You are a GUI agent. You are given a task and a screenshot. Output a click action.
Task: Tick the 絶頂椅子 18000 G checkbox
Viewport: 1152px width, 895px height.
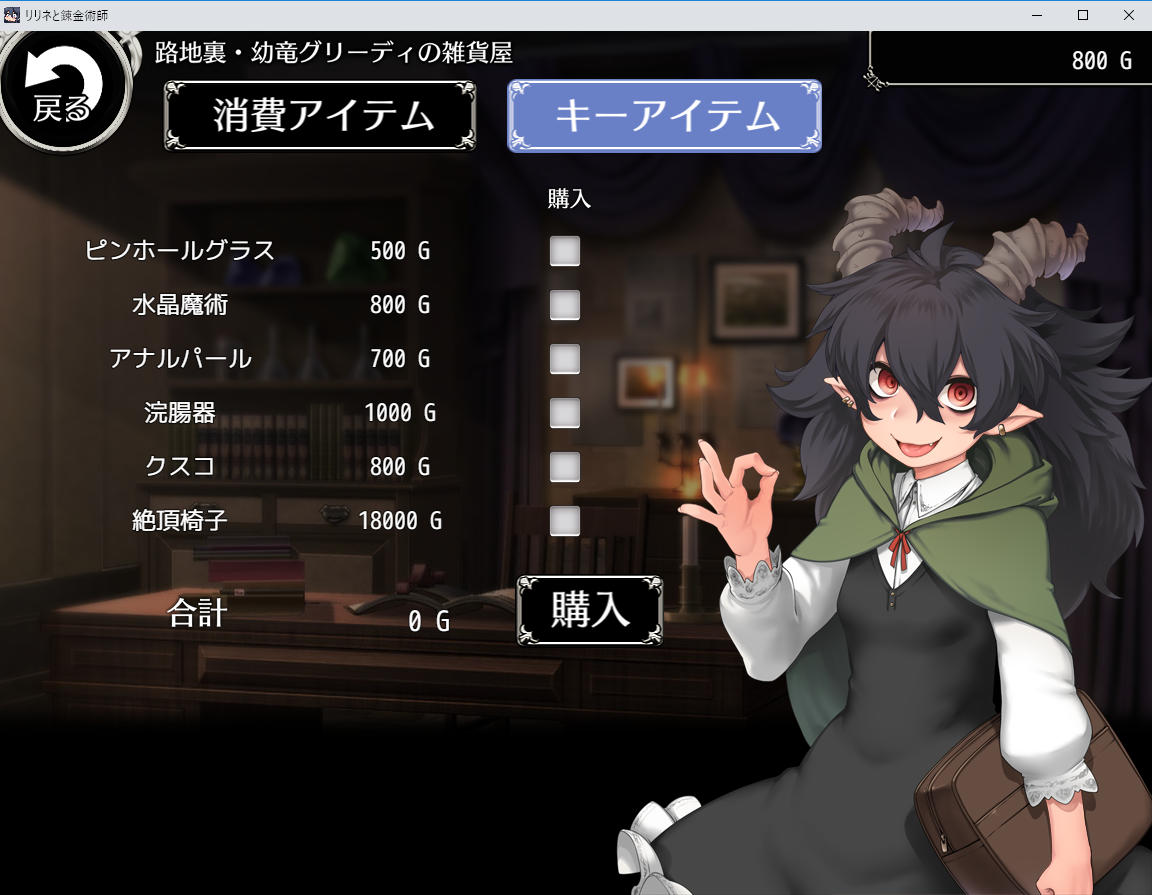(565, 521)
